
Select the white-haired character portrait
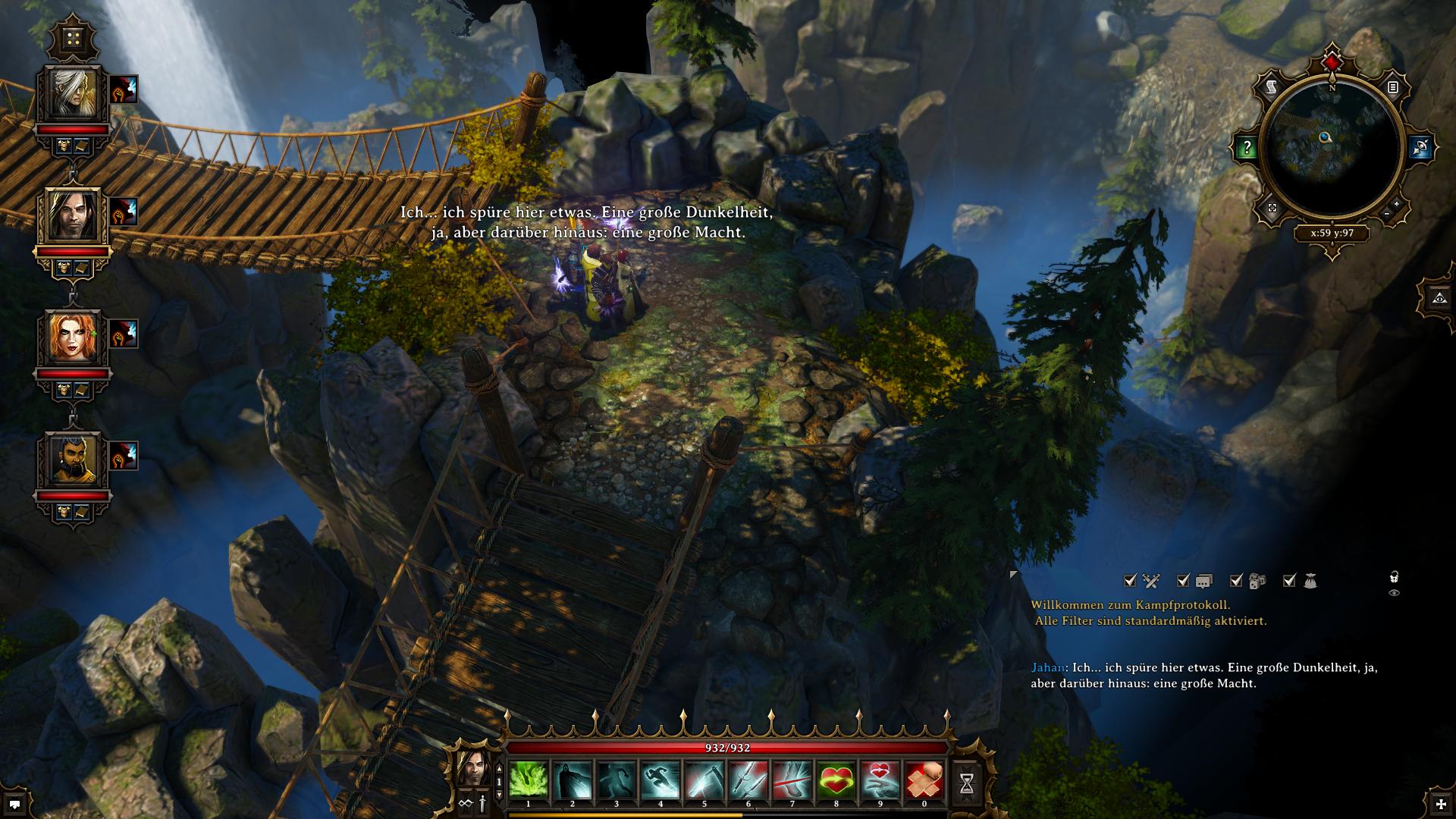74,94
